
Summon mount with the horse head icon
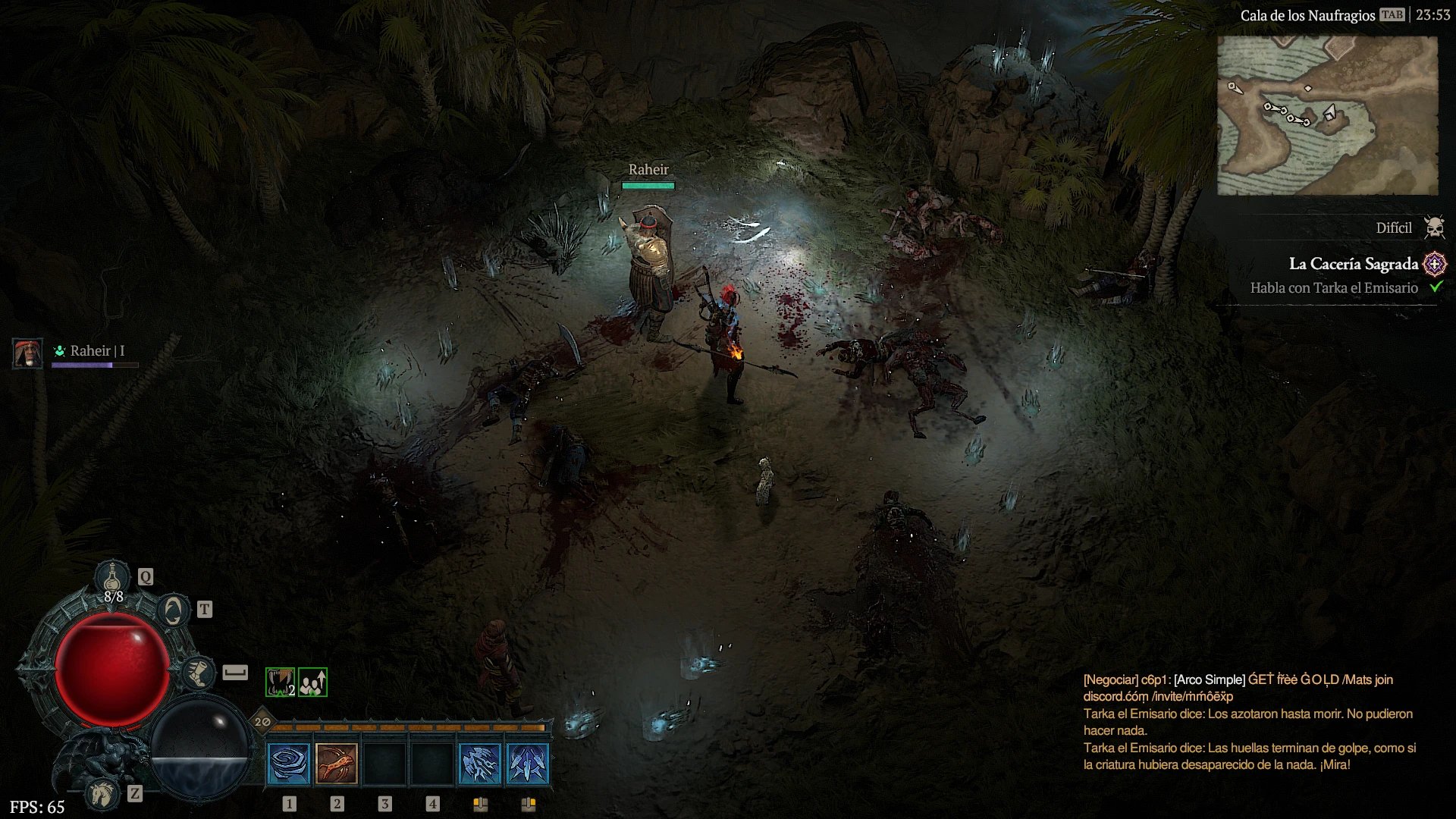click(102, 794)
